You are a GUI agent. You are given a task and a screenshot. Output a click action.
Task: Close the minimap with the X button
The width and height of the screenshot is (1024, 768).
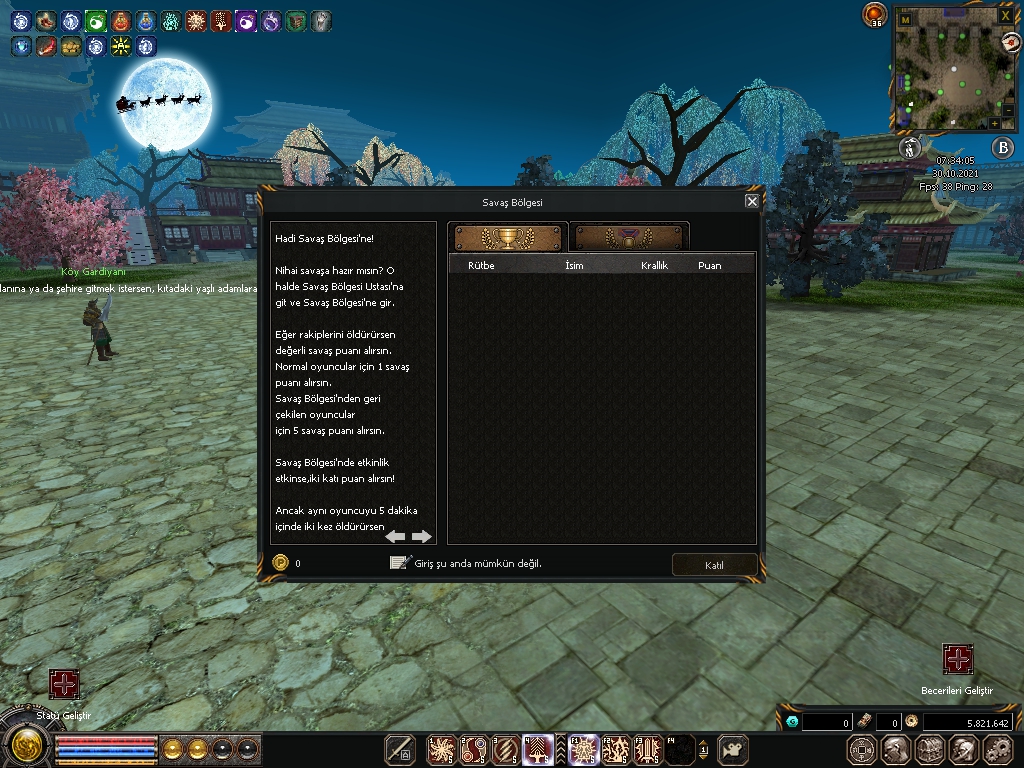point(1005,17)
